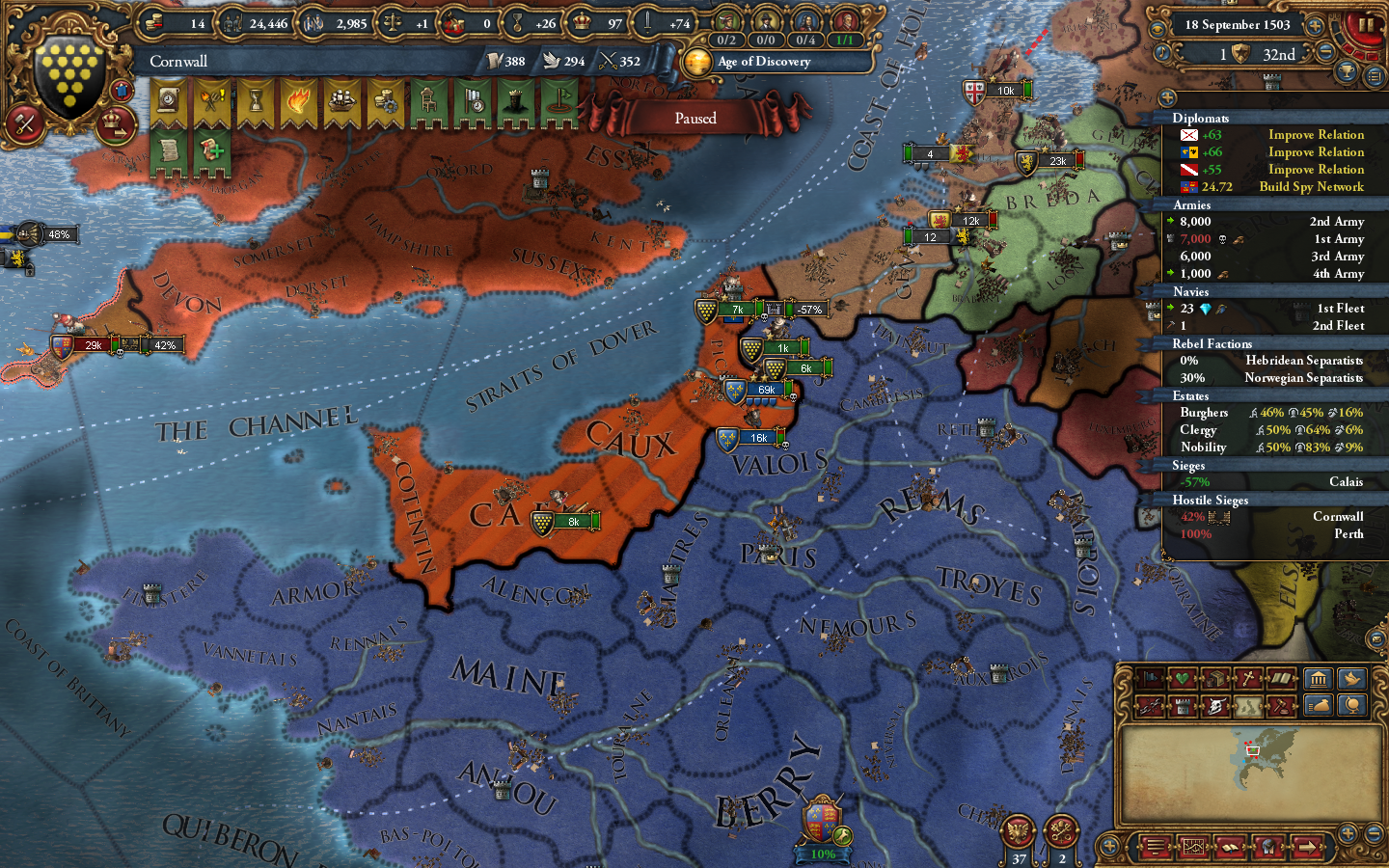The width and height of the screenshot is (1389, 868).
Task: Open the trade goods mapmode
Action: point(1215,678)
